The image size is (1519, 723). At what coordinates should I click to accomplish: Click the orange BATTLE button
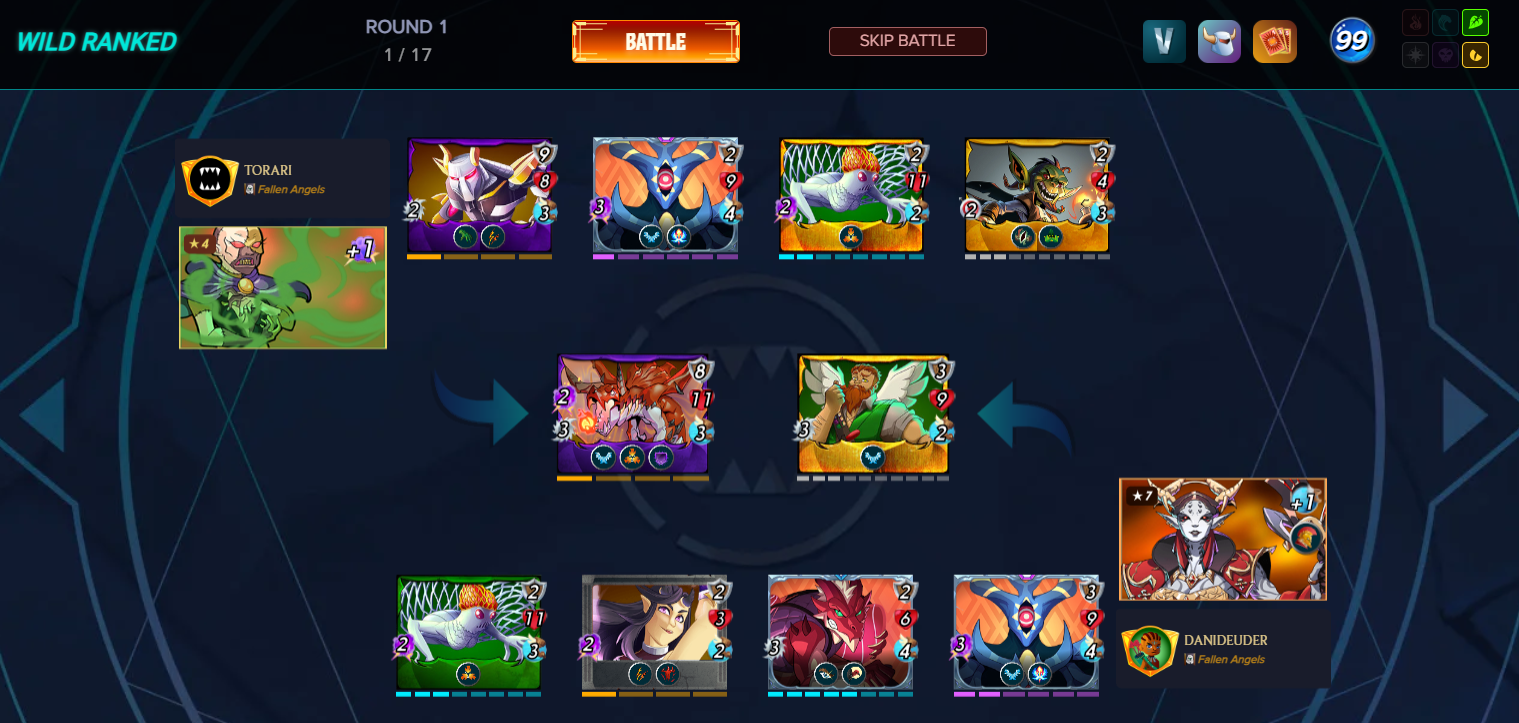(x=655, y=42)
